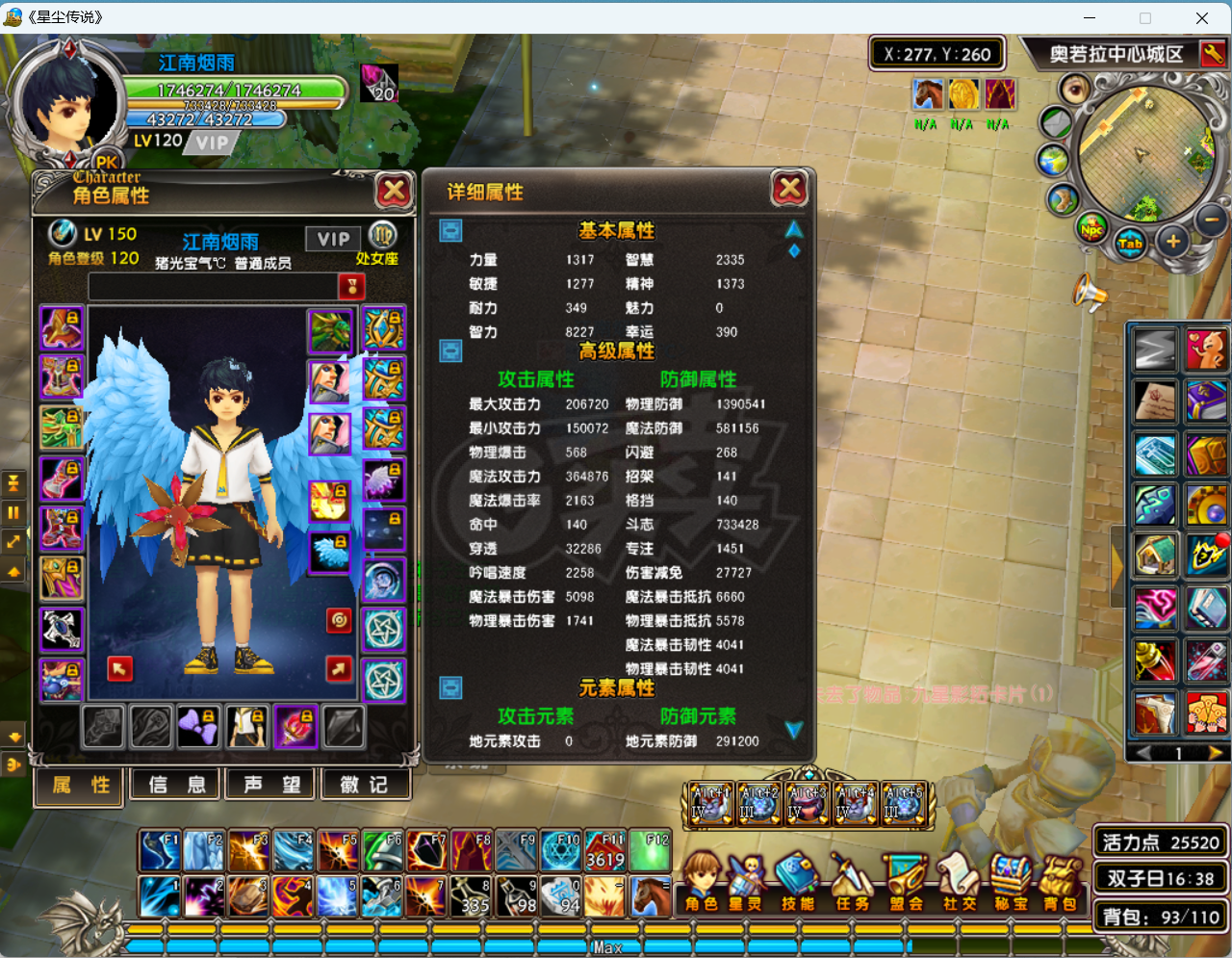Open settings via the red wrench icon
This screenshot has width=1232, height=958.
pyautogui.click(x=1213, y=54)
